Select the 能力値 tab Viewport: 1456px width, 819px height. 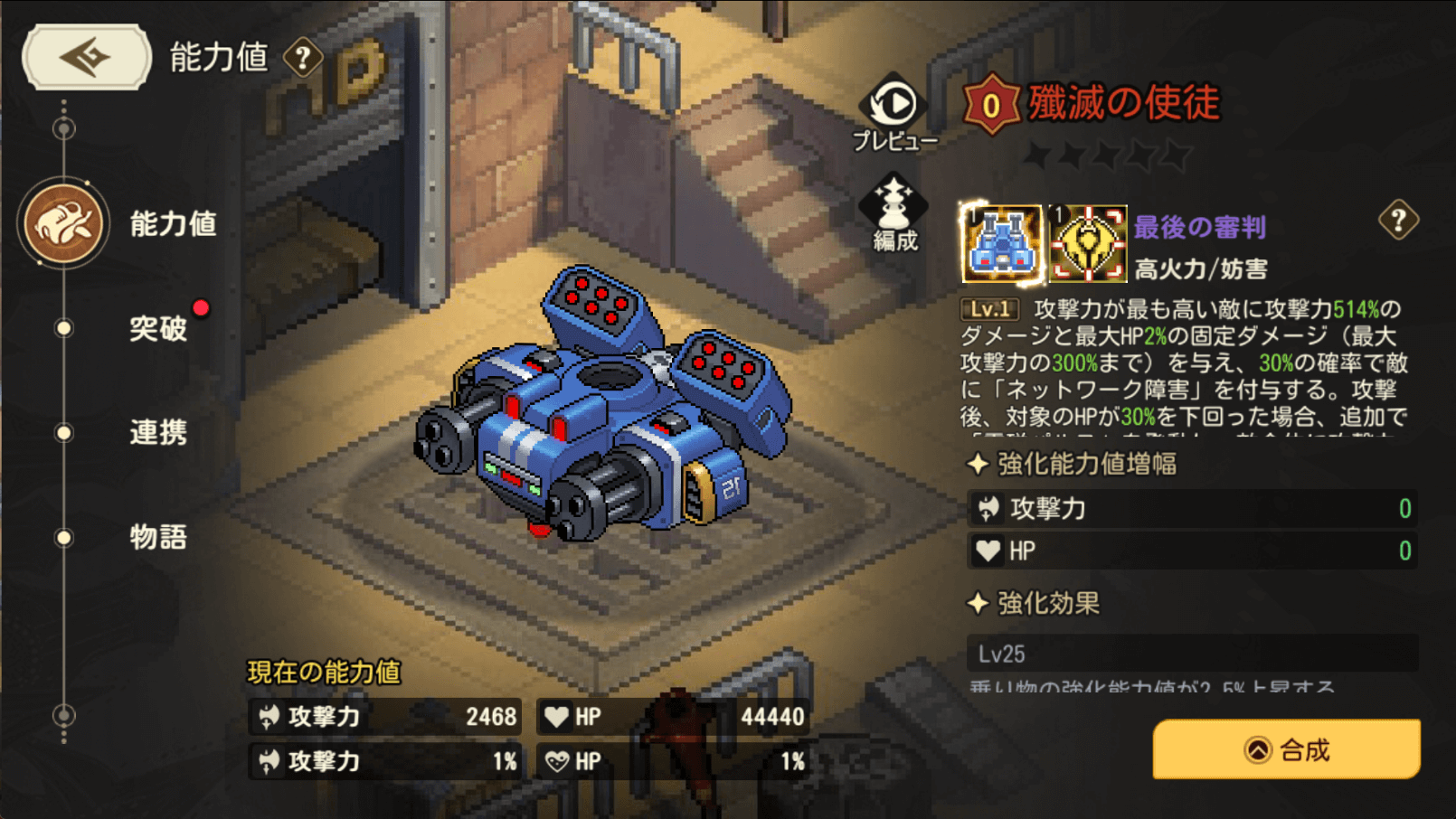click(x=172, y=224)
